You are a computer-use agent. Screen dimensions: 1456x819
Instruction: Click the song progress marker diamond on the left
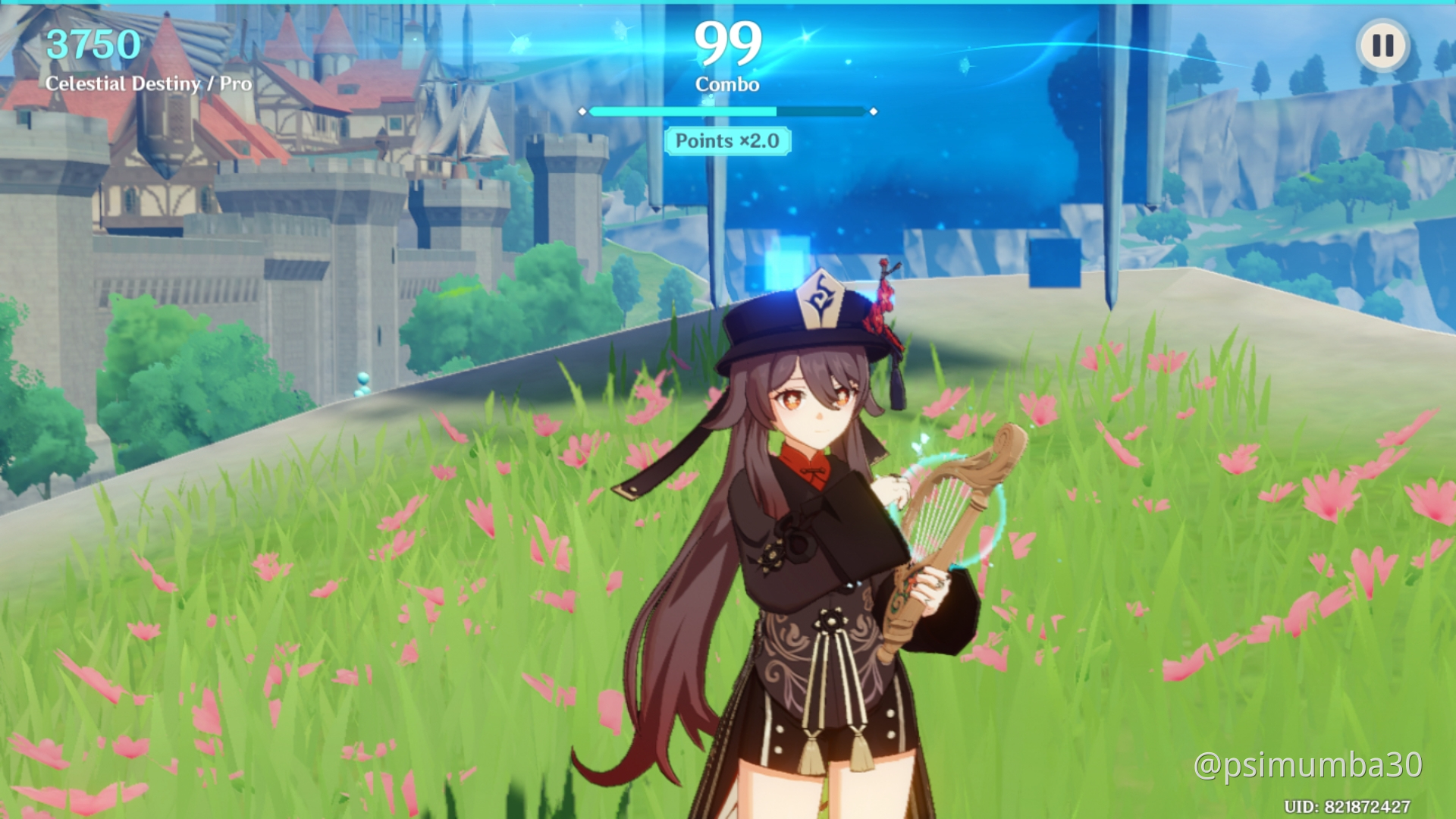coord(582,111)
